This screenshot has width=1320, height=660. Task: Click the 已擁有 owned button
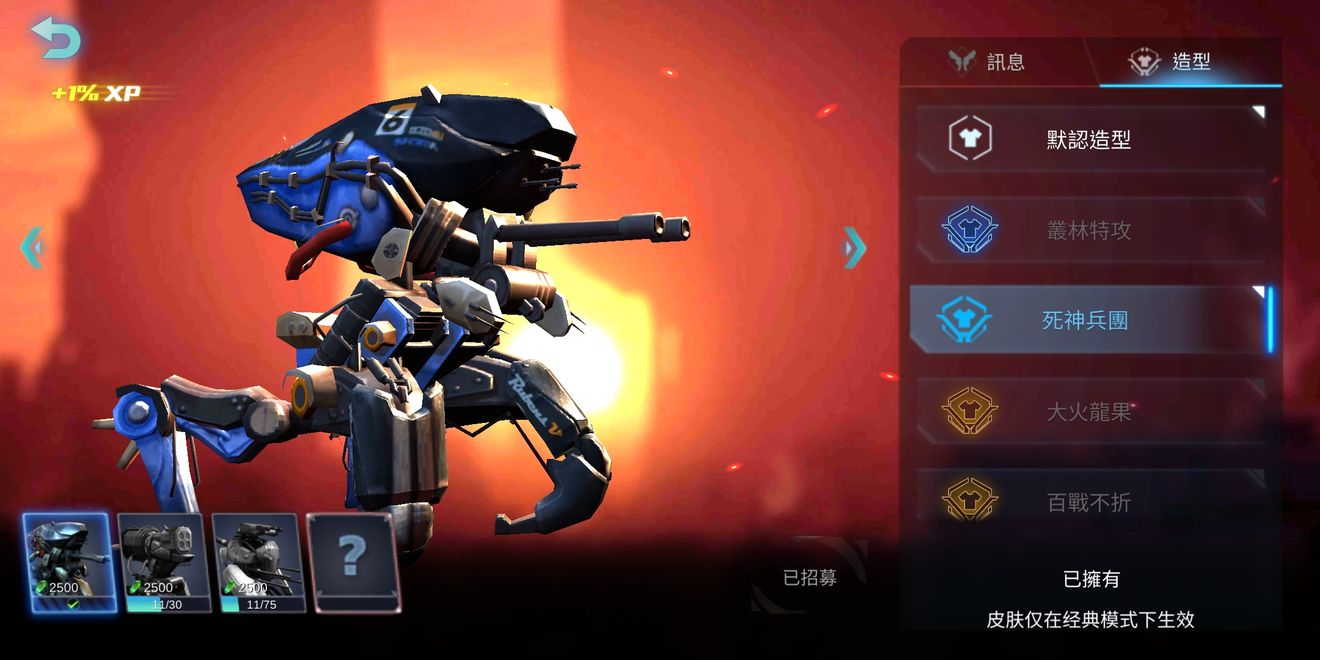pos(1091,579)
